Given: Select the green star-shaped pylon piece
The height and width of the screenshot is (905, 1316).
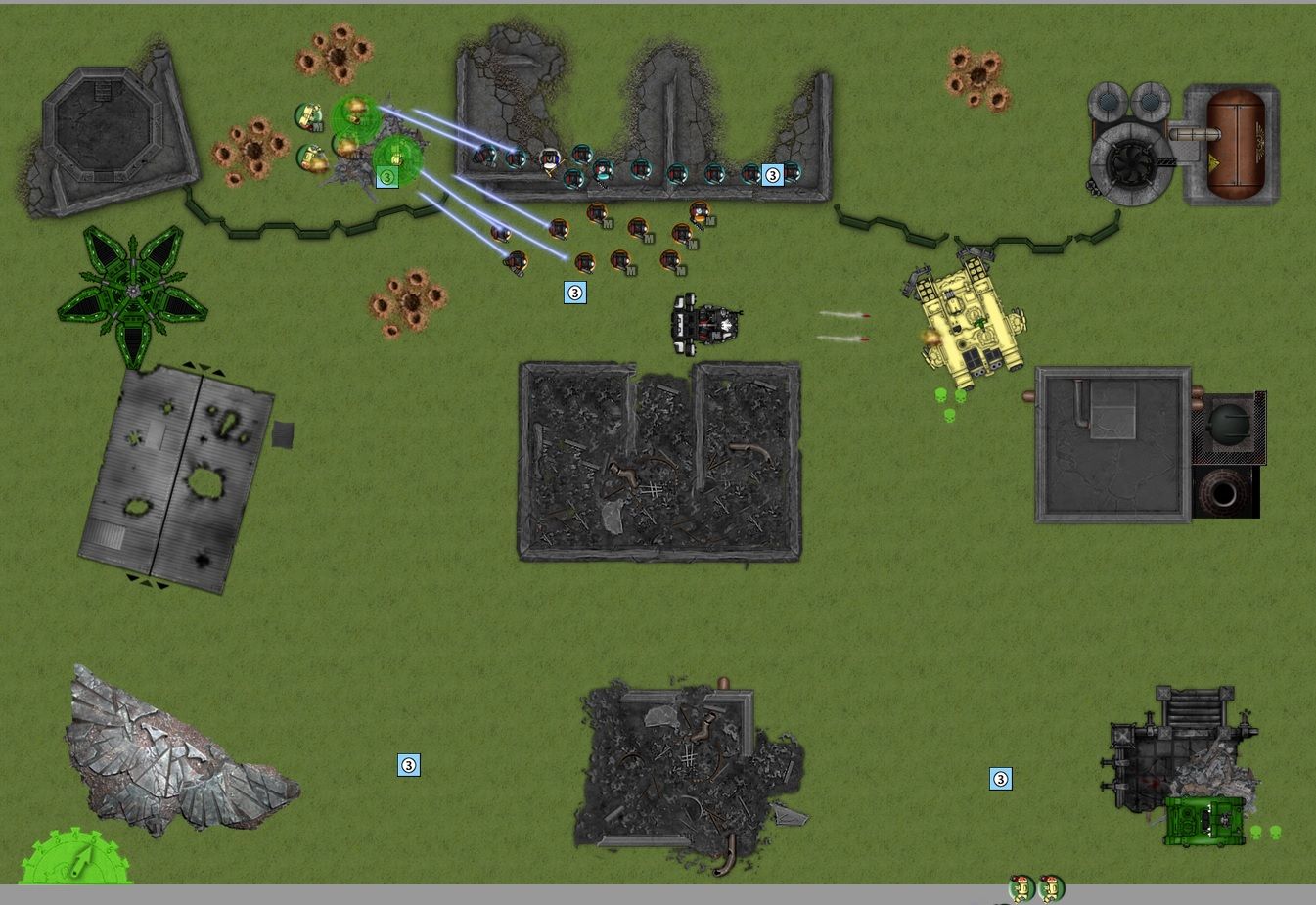Looking at the screenshot, I should pyautogui.click(x=133, y=291).
